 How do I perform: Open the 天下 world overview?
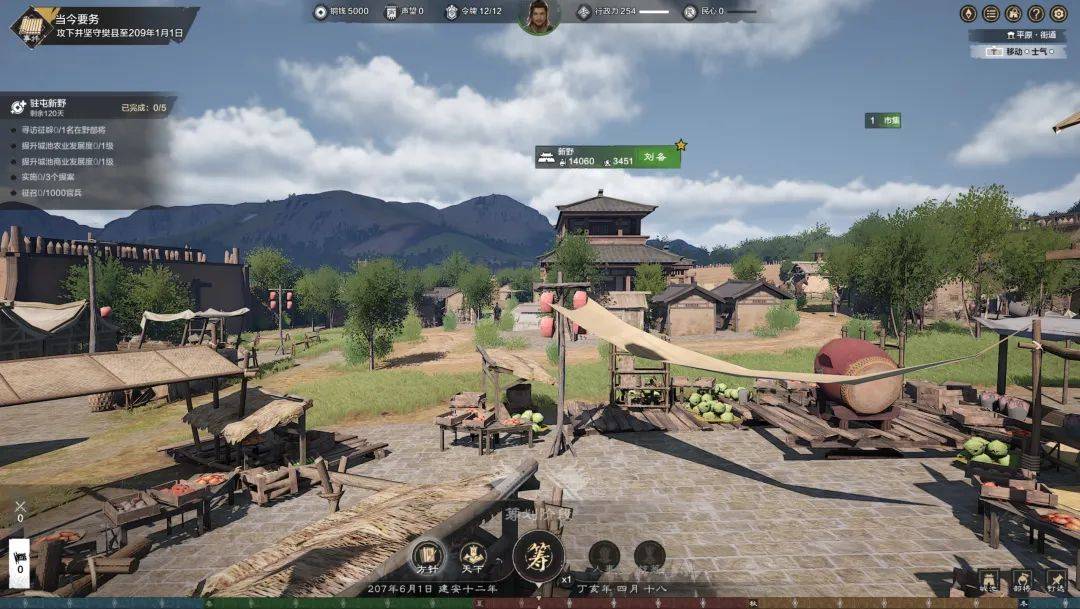coord(473,554)
